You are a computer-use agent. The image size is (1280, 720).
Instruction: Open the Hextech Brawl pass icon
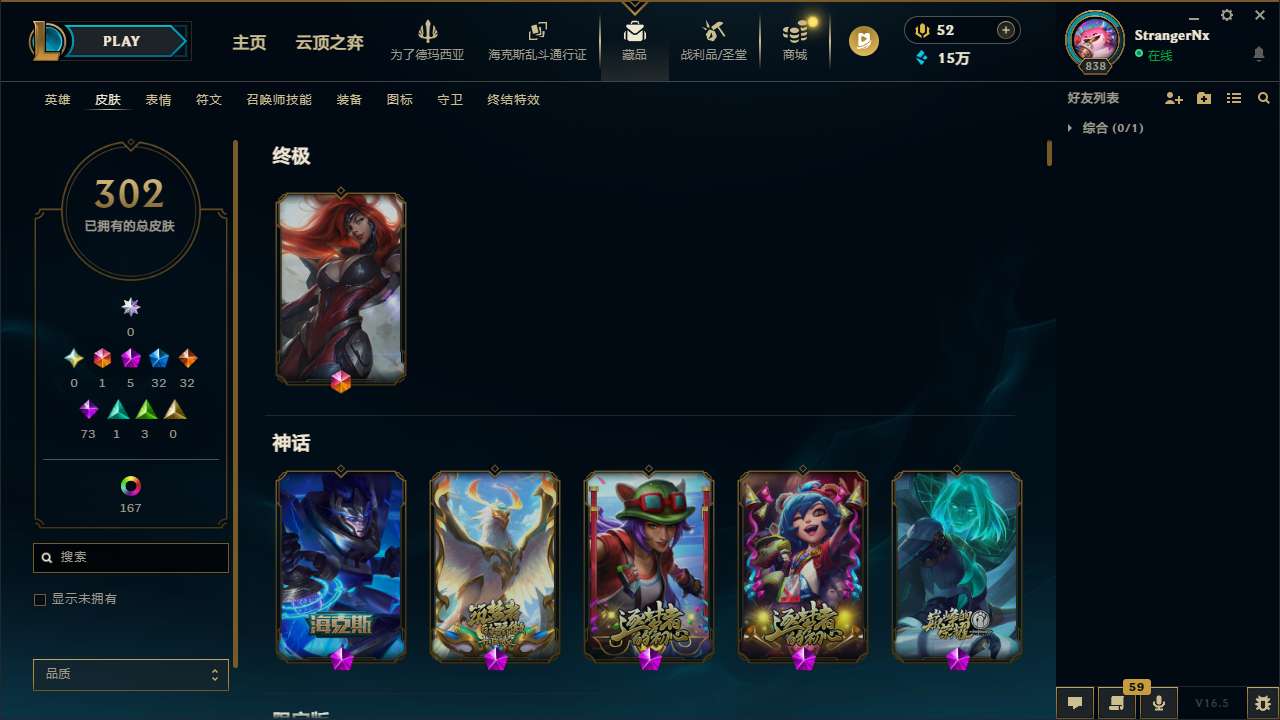[x=537, y=40]
